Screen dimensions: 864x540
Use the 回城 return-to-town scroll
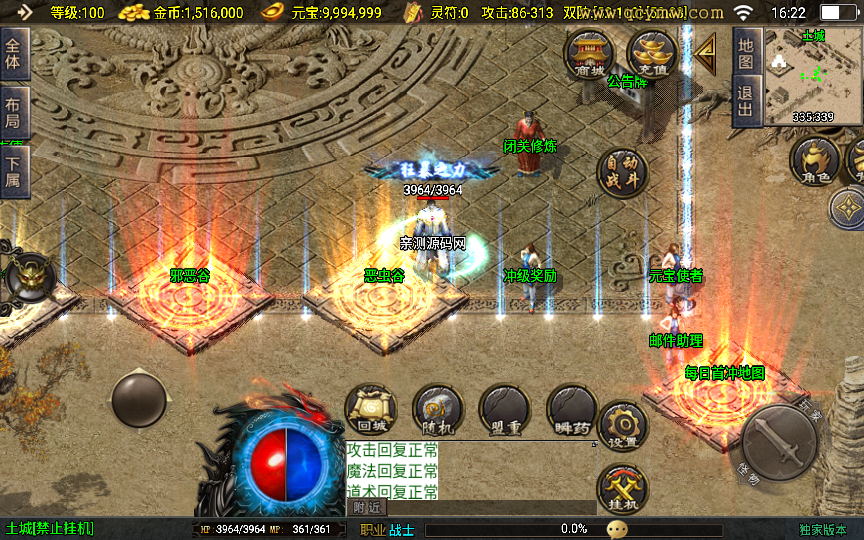click(x=370, y=410)
